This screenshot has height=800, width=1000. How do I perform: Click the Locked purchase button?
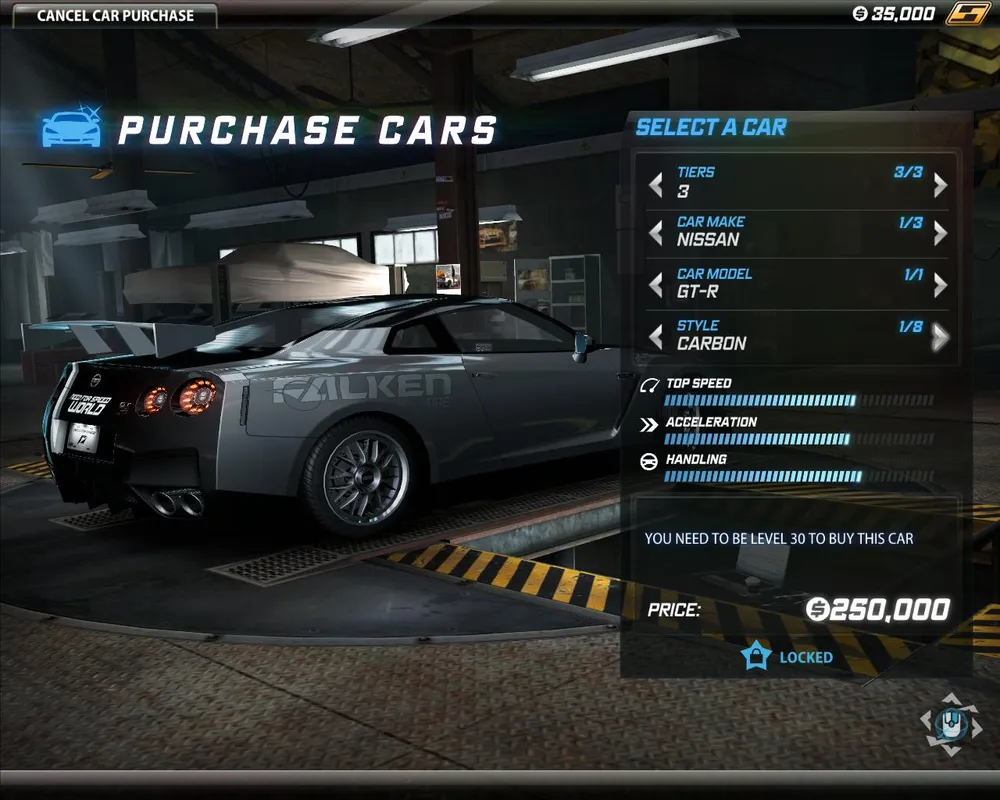click(790, 657)
